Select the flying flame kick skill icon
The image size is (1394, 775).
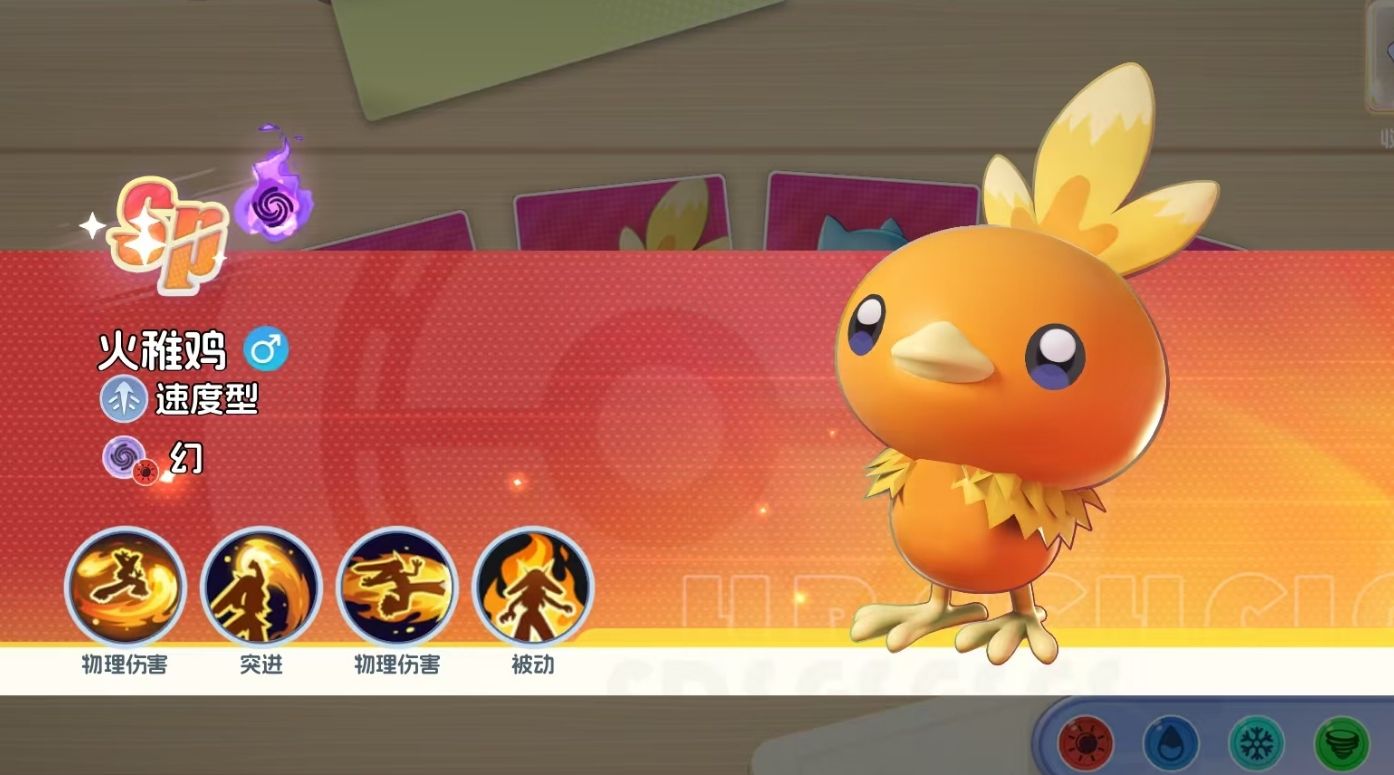click(x=397, y=587)
